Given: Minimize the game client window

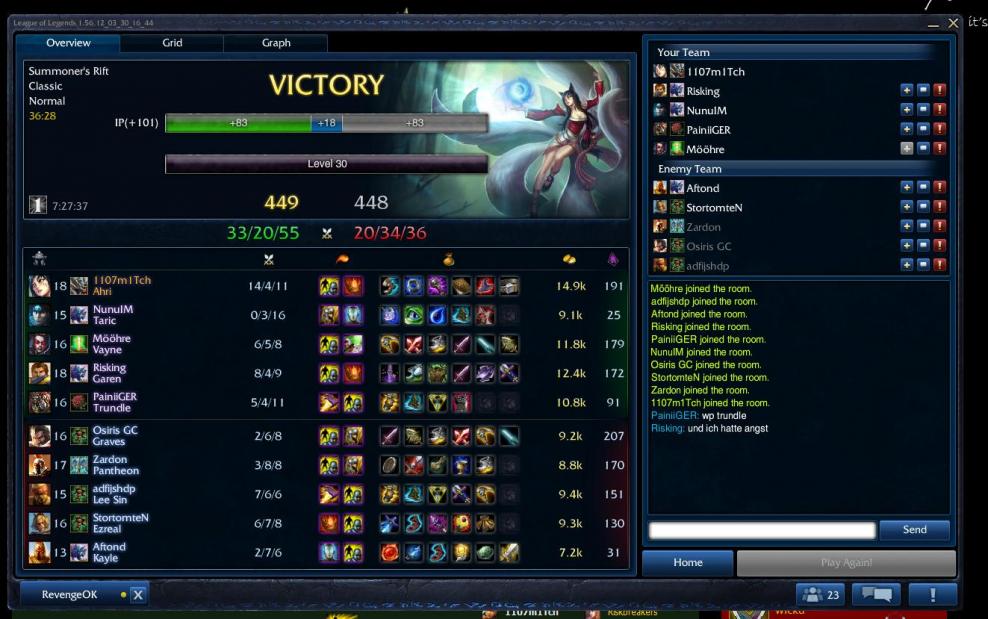Looking at the screenshot, I should tap(933, 23).
